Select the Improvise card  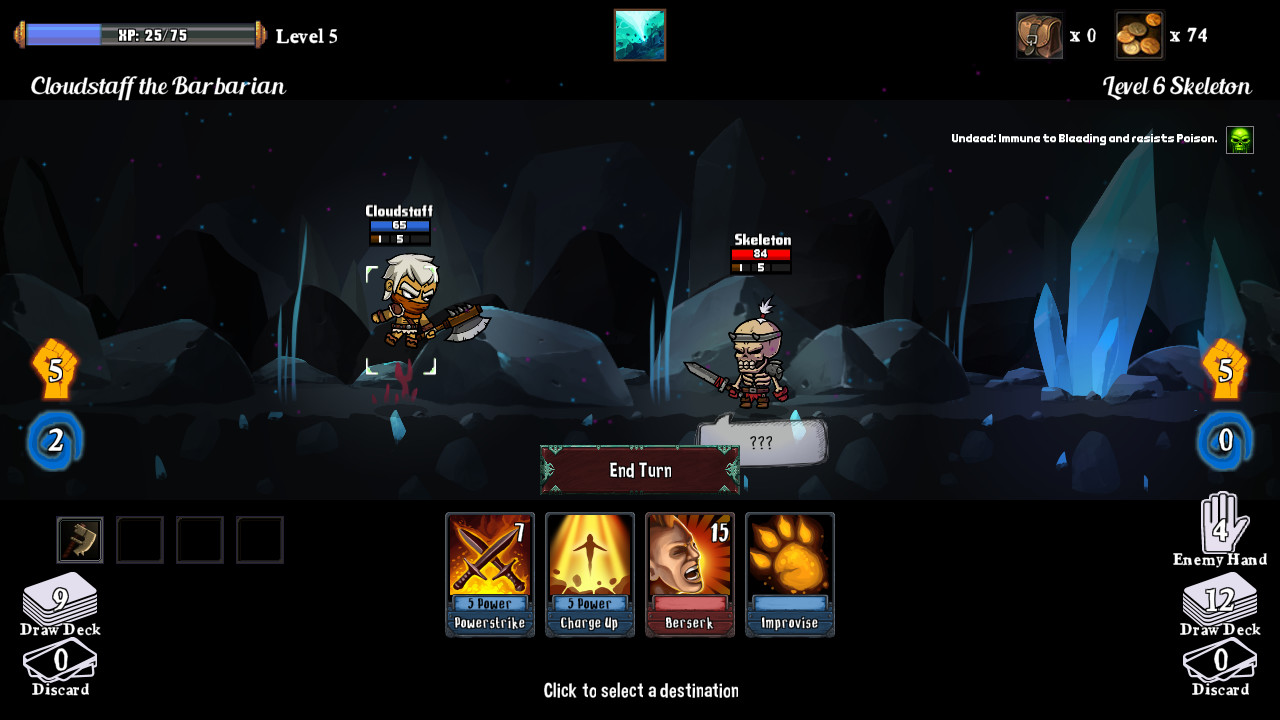(x=789, y=574)
